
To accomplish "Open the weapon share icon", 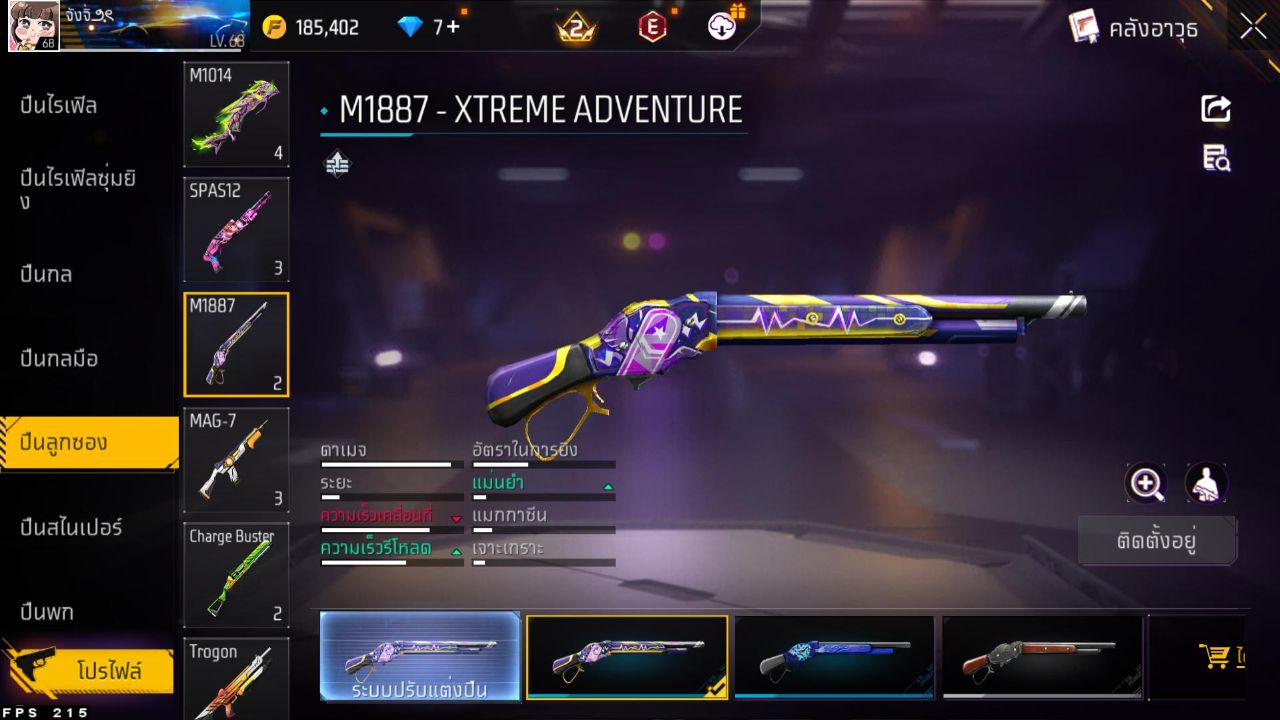I will click(x=1215, y=109).
